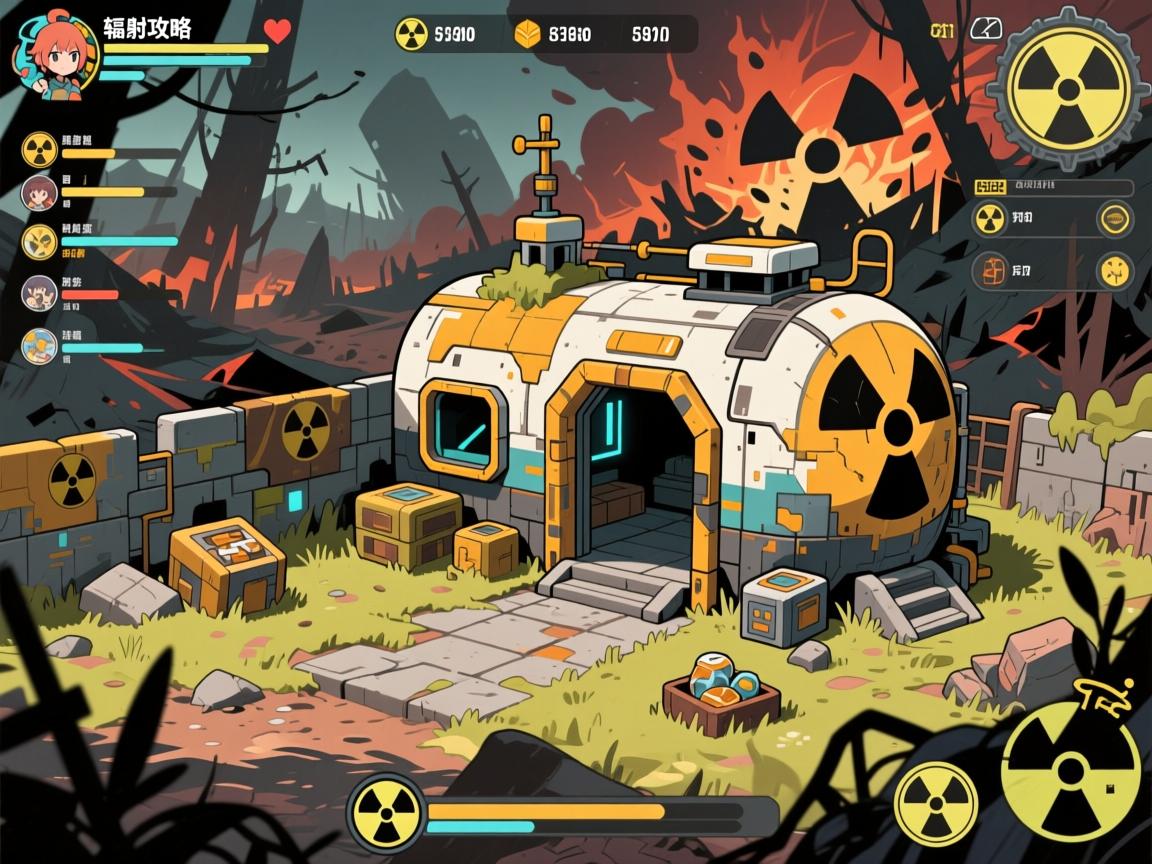Open the gold cube currency counter
1152x864 pixels.
tap(526, 35)
